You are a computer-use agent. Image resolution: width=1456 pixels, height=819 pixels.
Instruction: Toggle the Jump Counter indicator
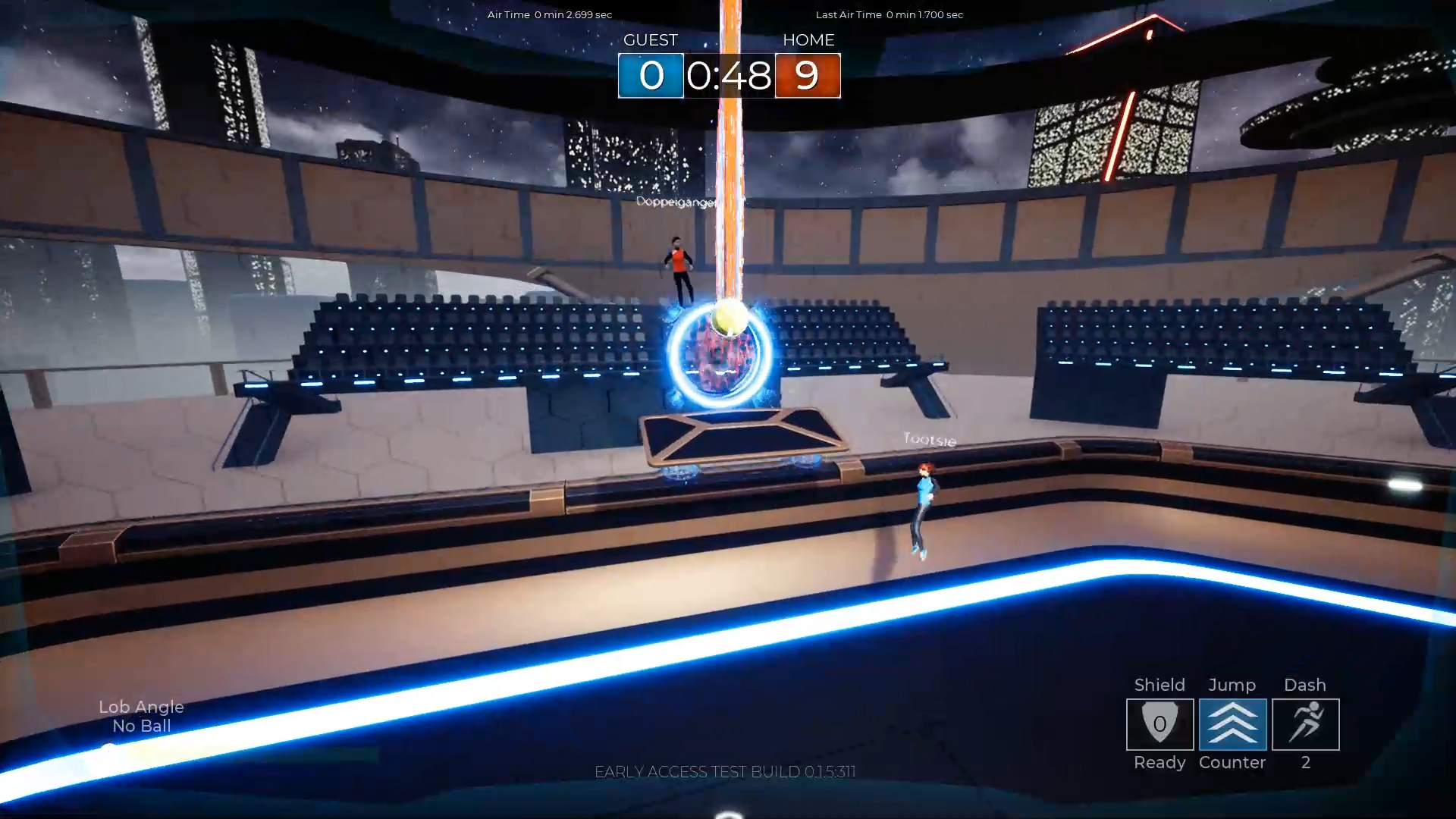coord(1232,763)
